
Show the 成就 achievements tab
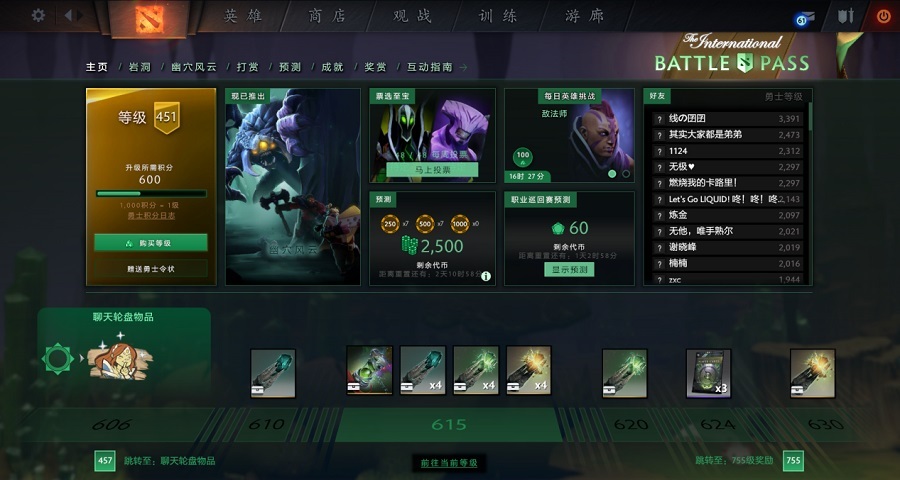pyautogui.click(x=332, y=67)
